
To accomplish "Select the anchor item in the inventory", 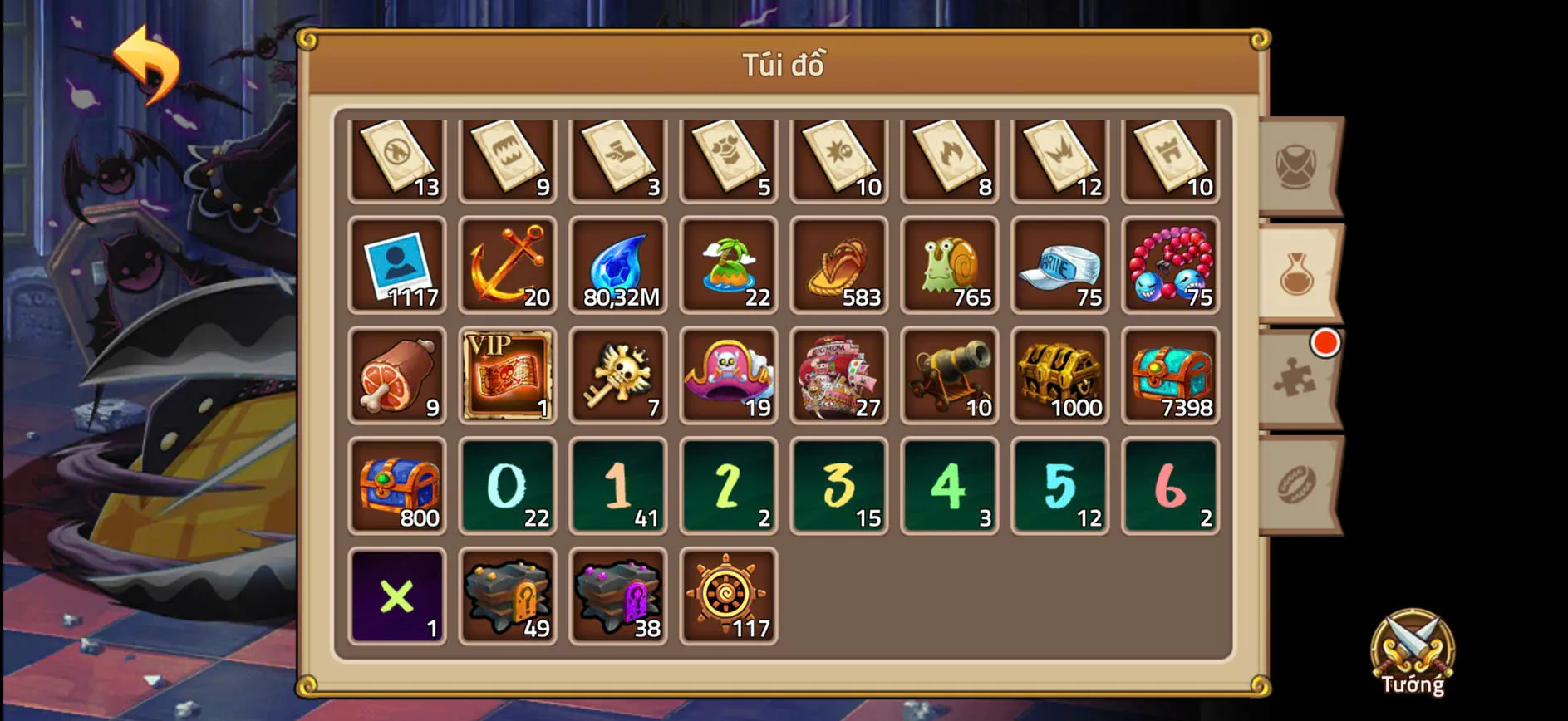I will coord(508,264).
